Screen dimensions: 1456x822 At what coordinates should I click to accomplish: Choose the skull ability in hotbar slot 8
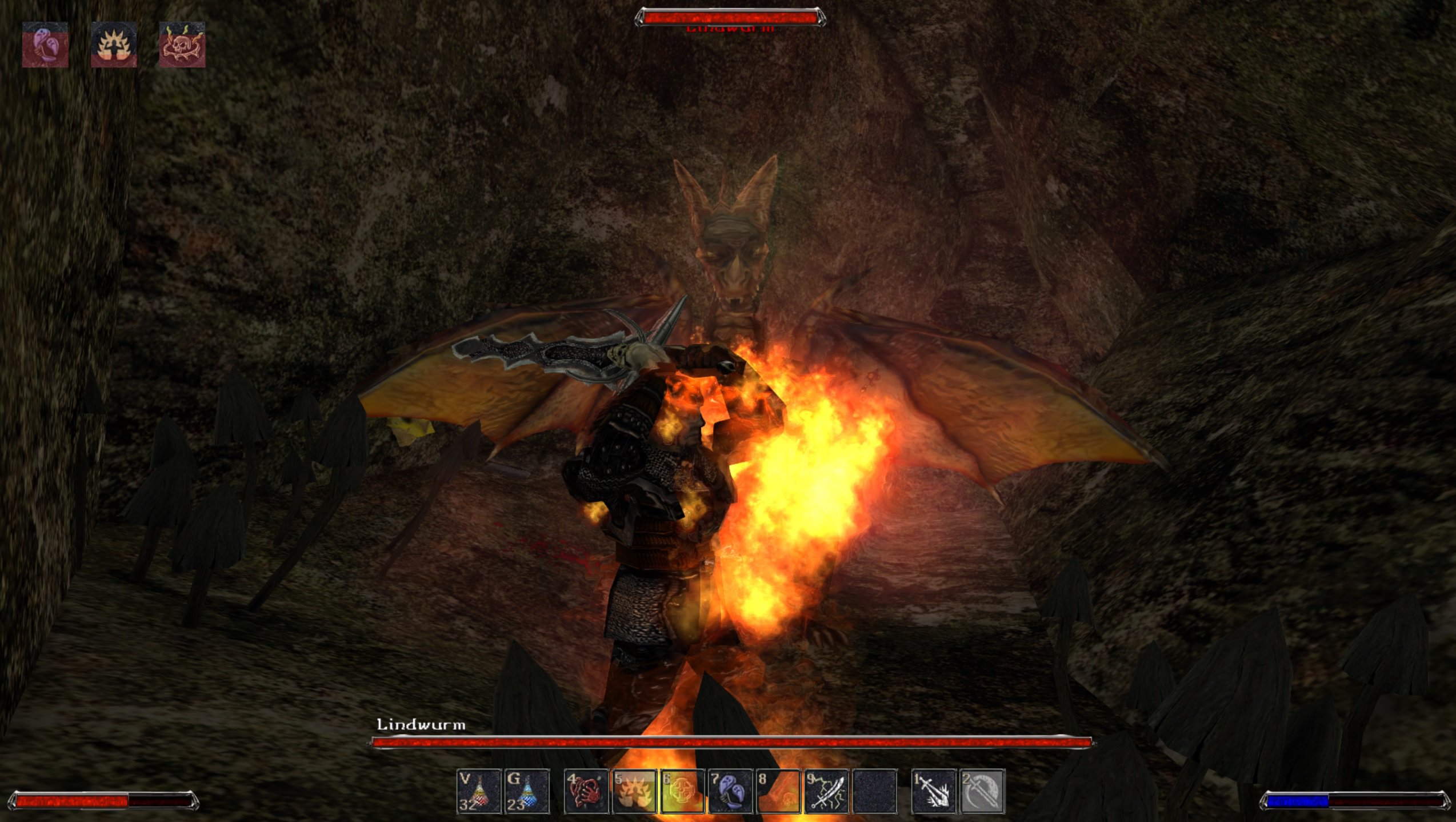778,791
